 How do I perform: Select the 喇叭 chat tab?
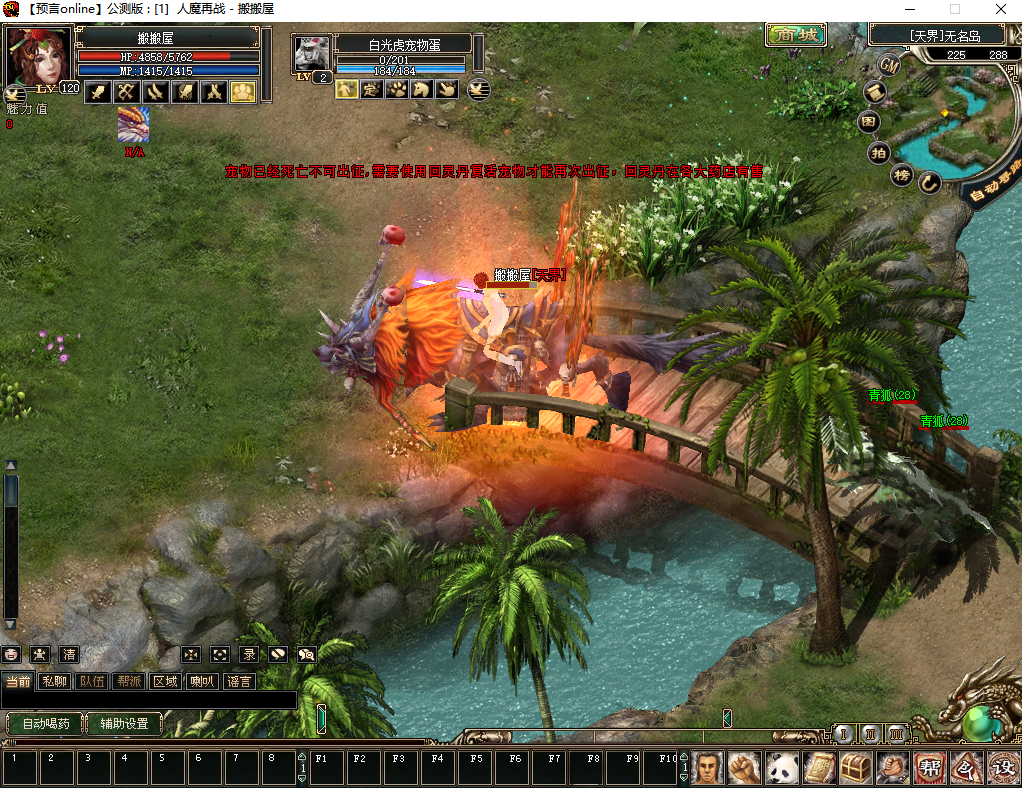(203, 681)
